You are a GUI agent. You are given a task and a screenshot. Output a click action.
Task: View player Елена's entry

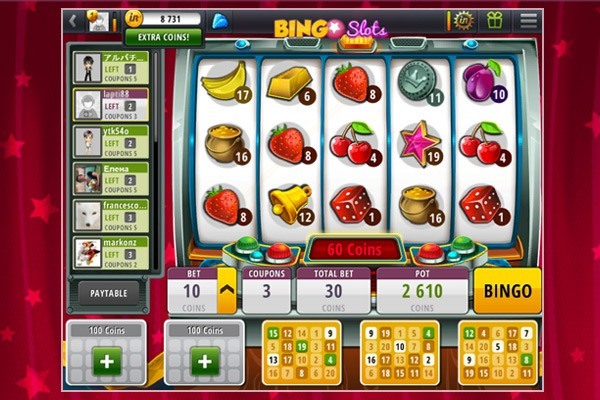point(112,179)
